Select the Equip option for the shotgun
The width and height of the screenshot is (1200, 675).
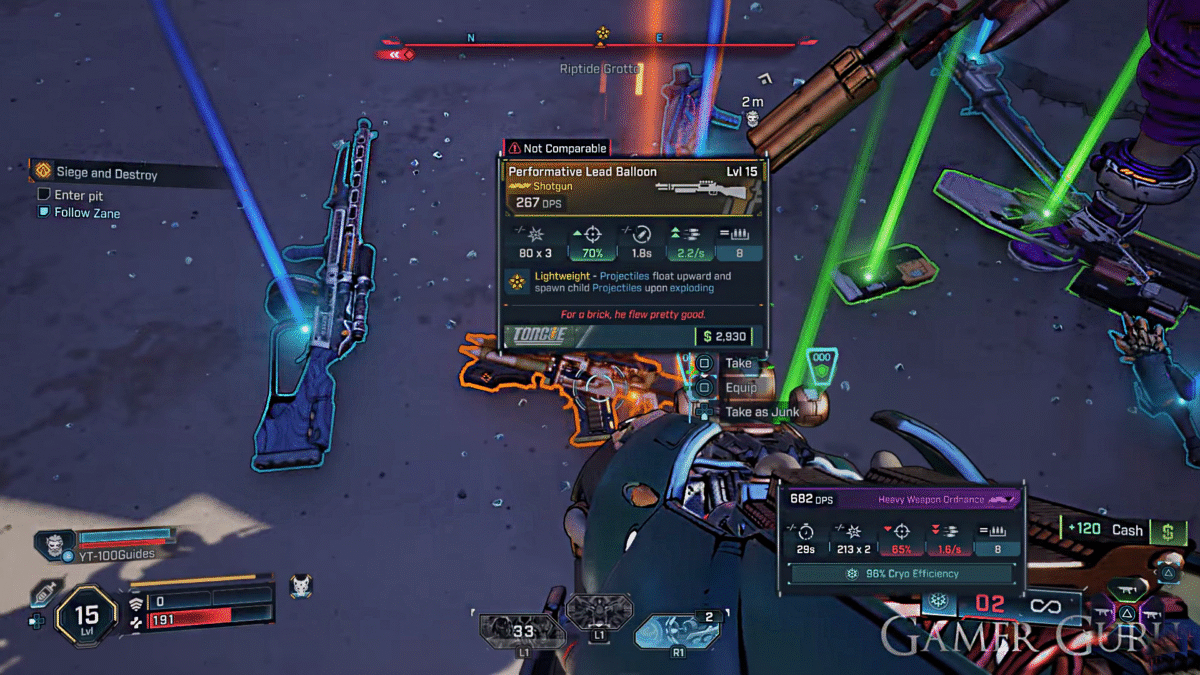[x=740, y=387]
